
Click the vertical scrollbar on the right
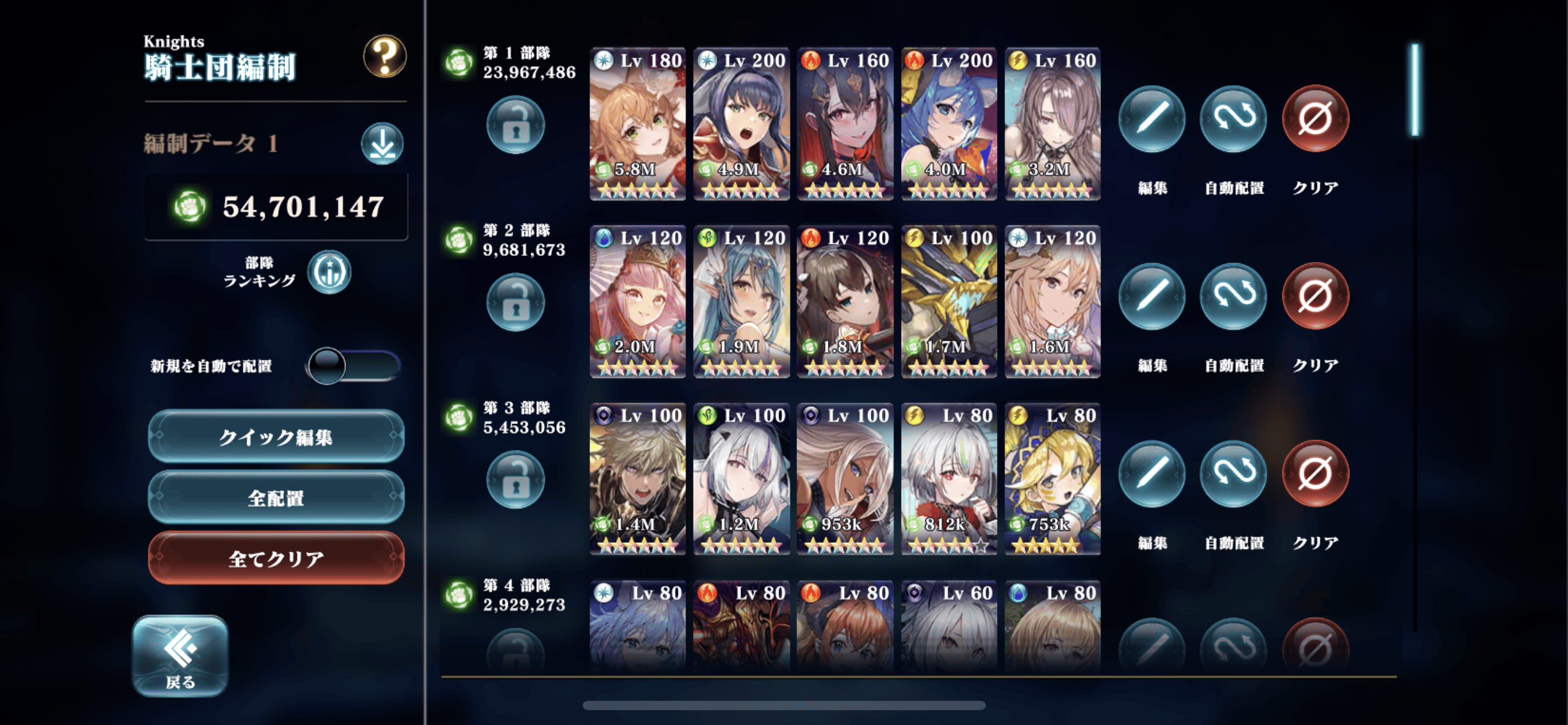[1415, 90]
